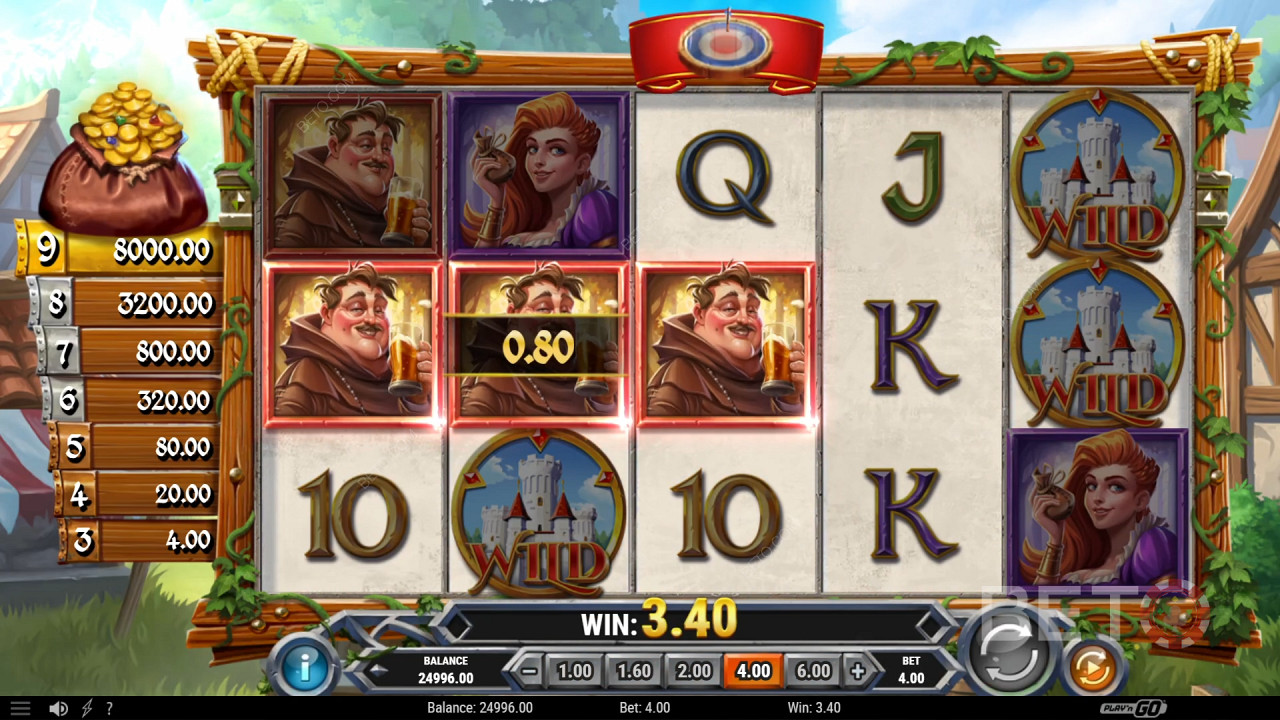Choose the 1.60 bet value
Screen dimensions: 1280x720
[634, 671]
